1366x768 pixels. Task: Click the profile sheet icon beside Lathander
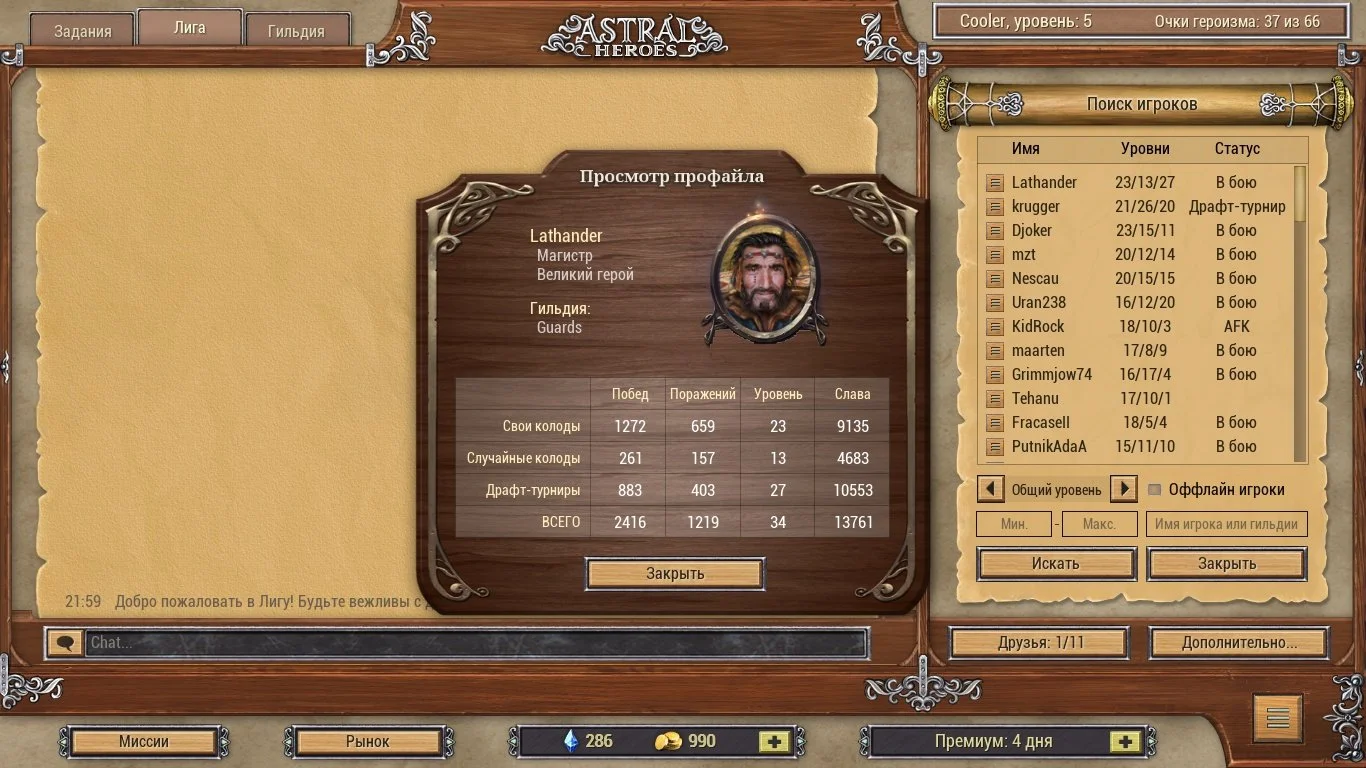[x=993, y=182]
